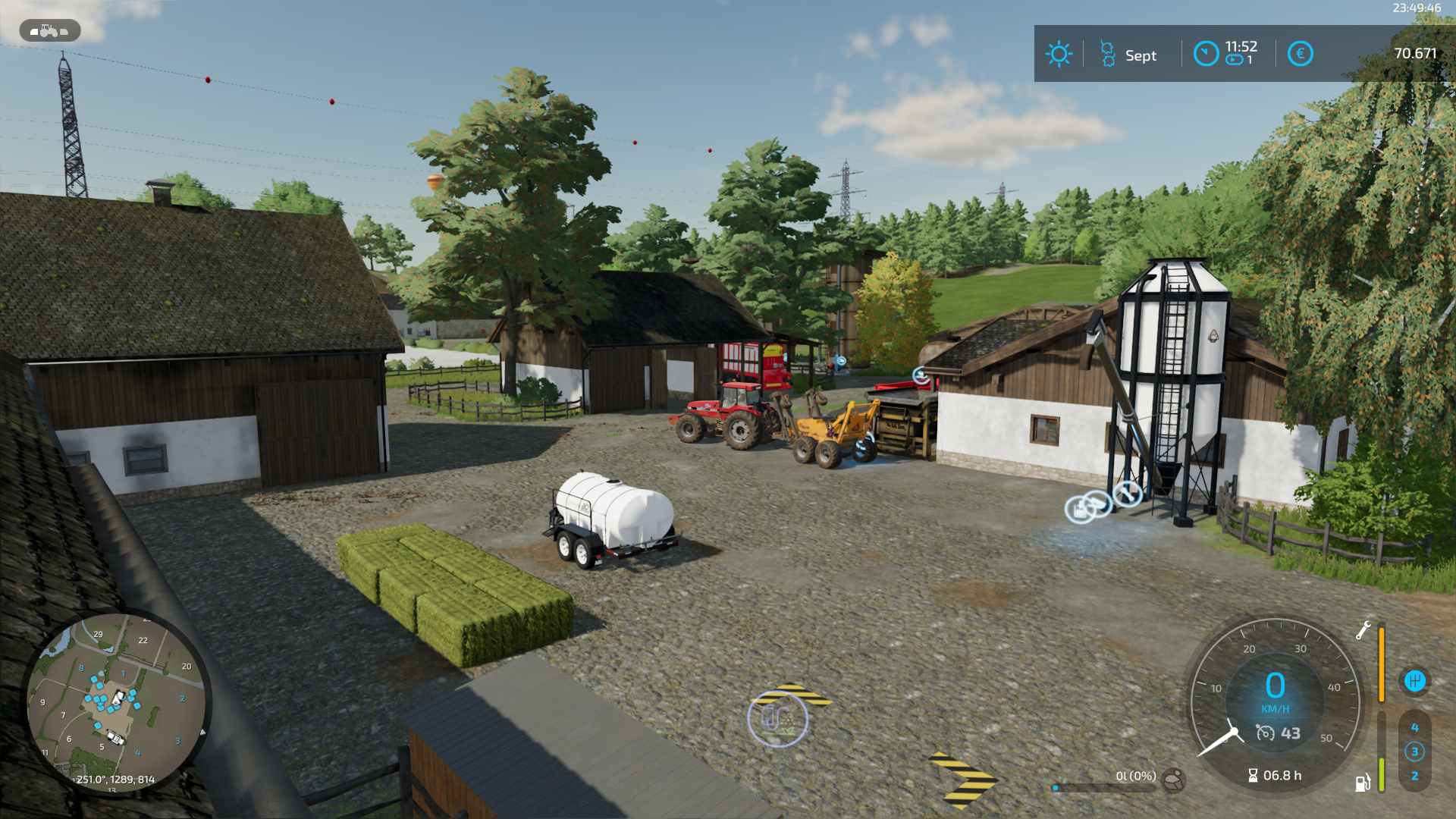The height and width of the screenshot is (819, 1456).
Task: Select the sunny weather icon
Action: tap(1059, 54)
